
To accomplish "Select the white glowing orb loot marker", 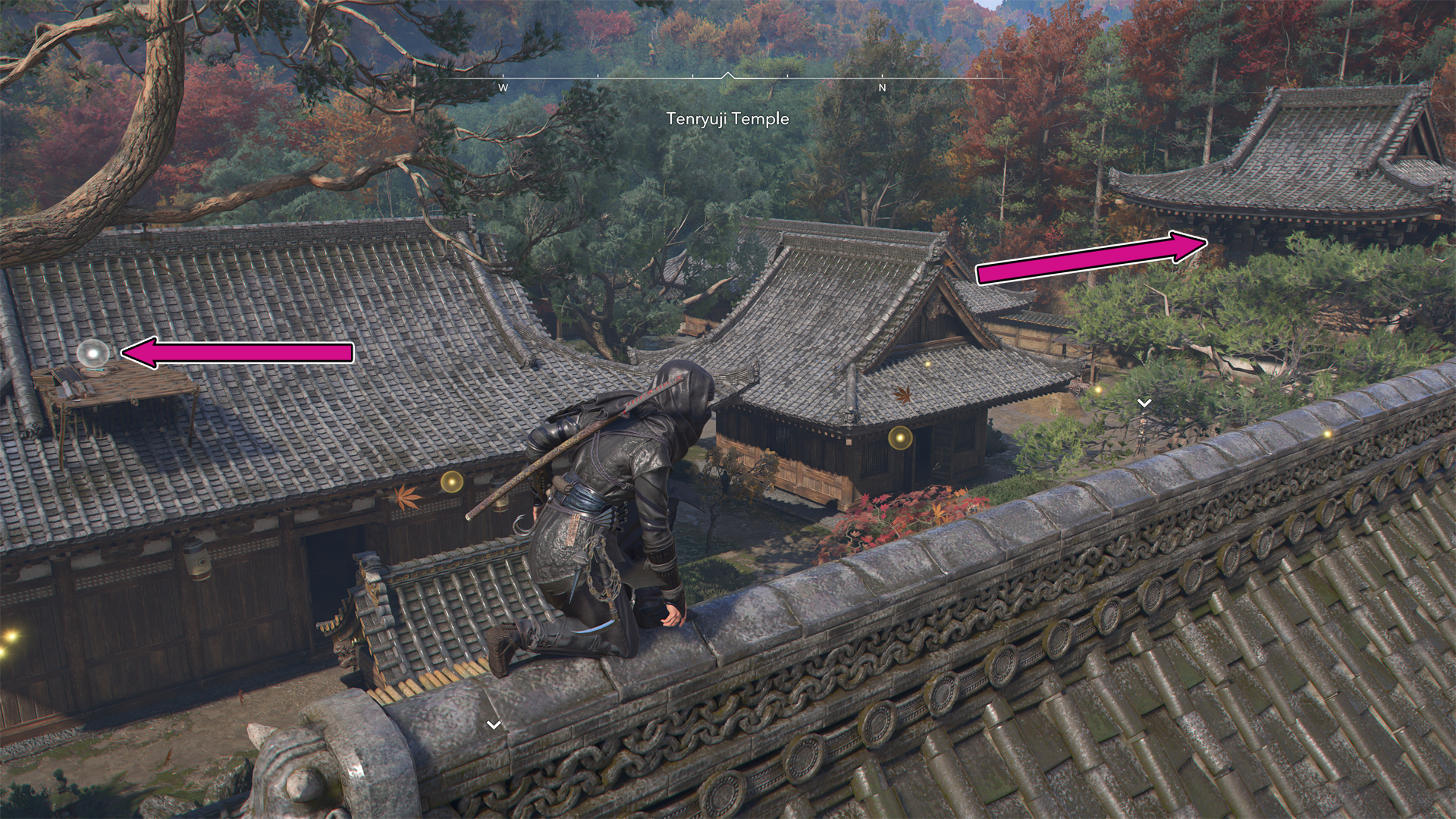I will pos(93,353).
